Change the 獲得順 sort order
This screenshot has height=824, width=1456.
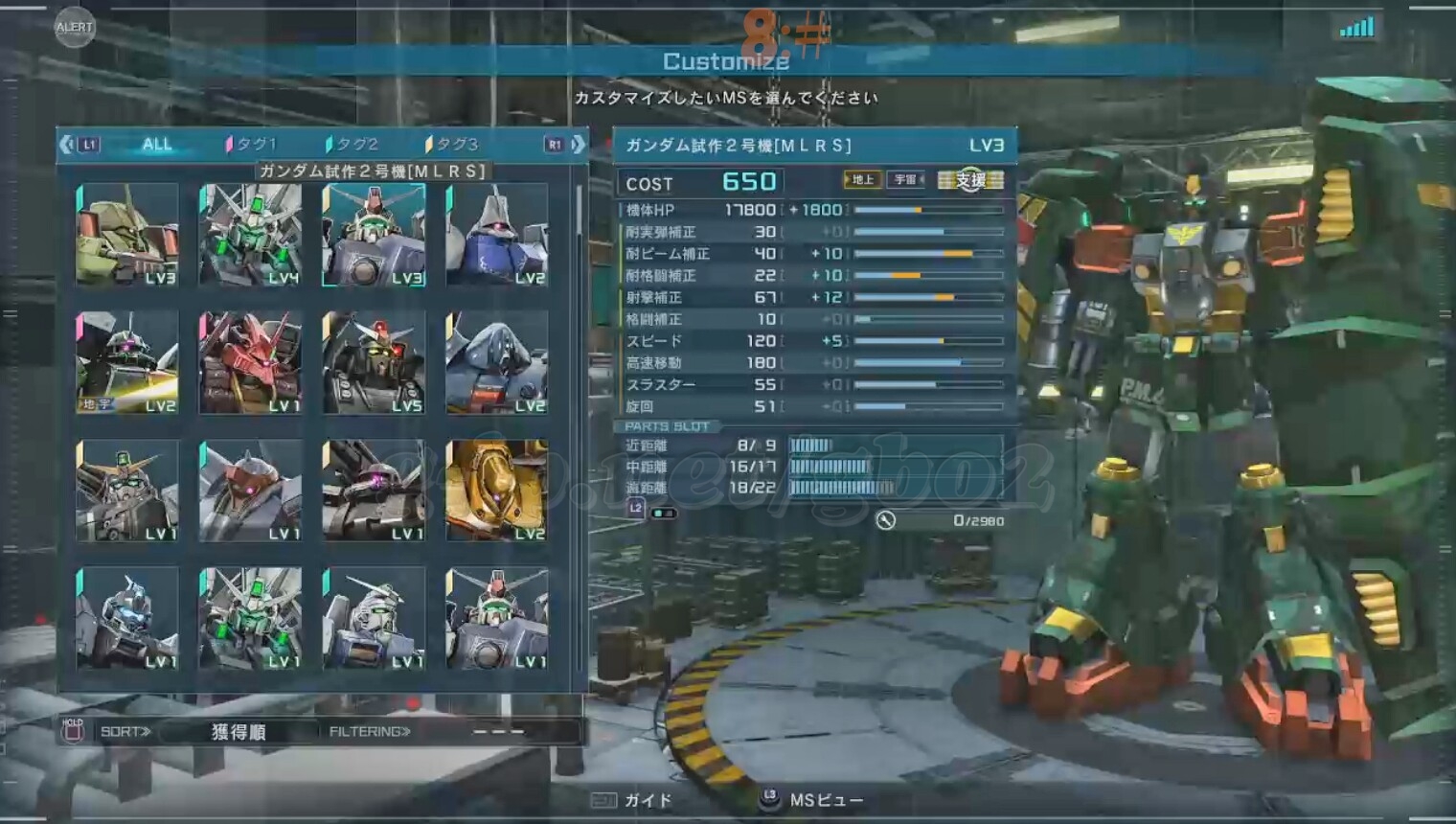[238, 732]
